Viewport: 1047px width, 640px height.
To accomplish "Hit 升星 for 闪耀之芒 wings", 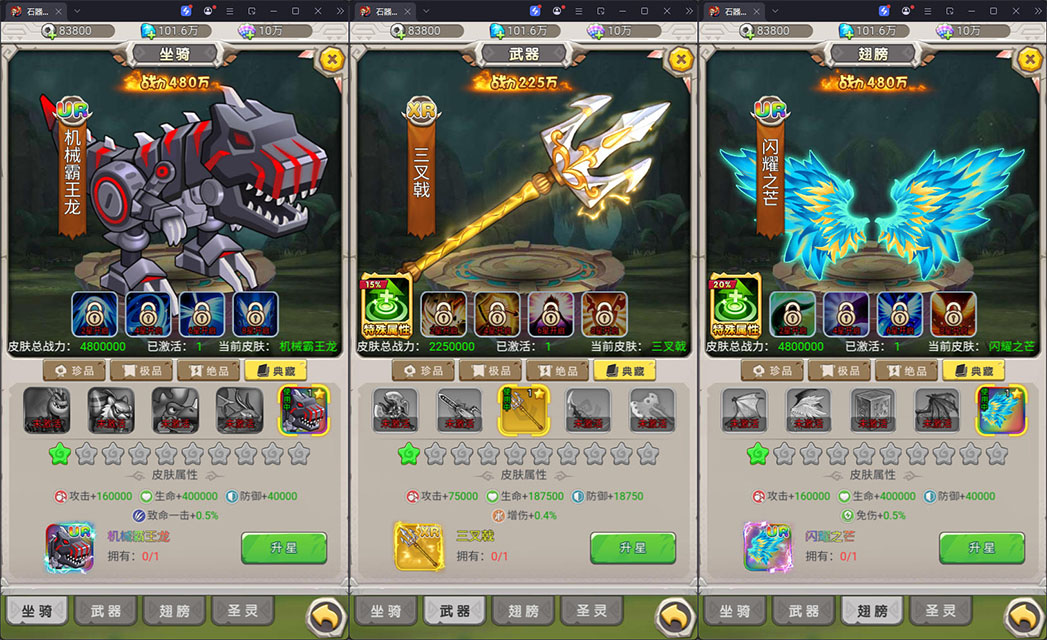I will [981, 548].
